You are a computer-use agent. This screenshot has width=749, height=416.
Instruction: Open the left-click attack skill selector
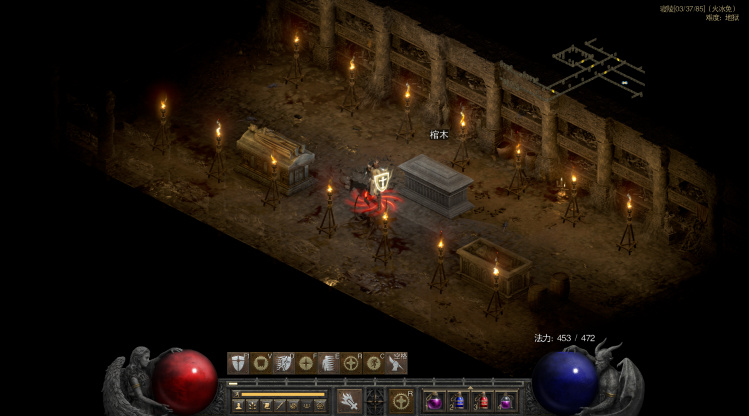coord(348,401)
